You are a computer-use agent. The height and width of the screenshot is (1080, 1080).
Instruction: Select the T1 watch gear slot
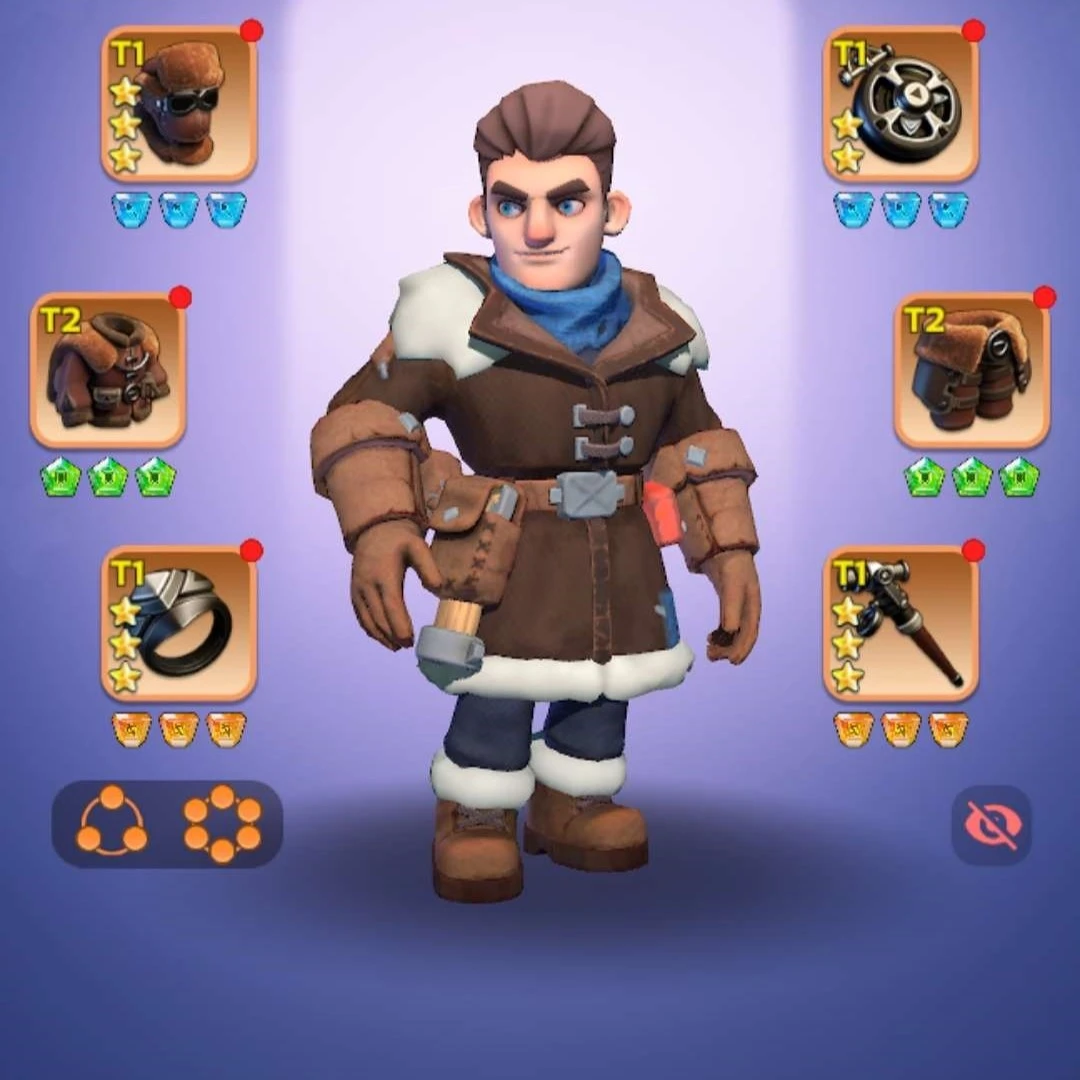(x=900, y=104)
